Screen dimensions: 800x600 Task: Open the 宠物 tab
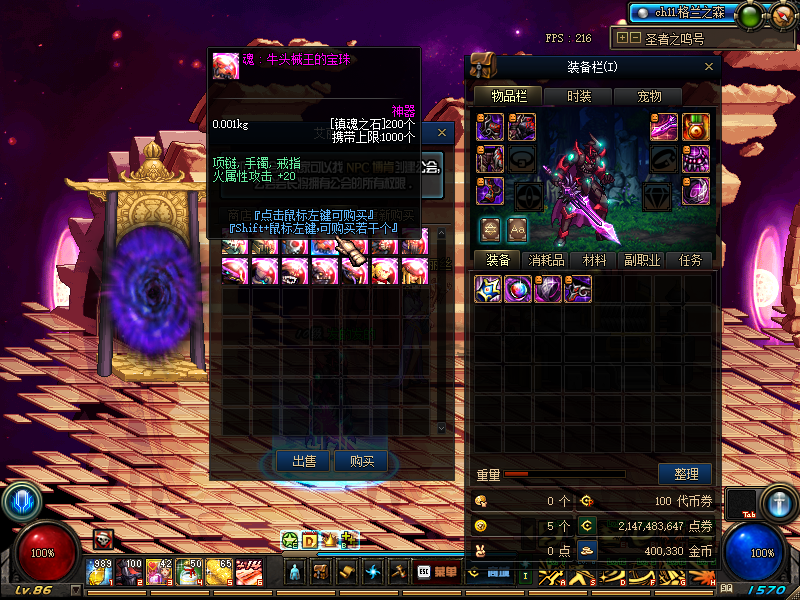coord(649,96)
